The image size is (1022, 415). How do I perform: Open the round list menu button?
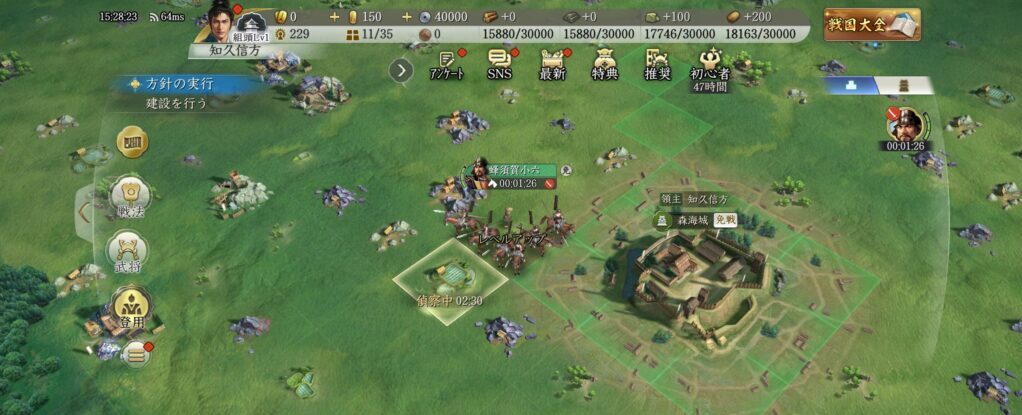click(136, 353)
